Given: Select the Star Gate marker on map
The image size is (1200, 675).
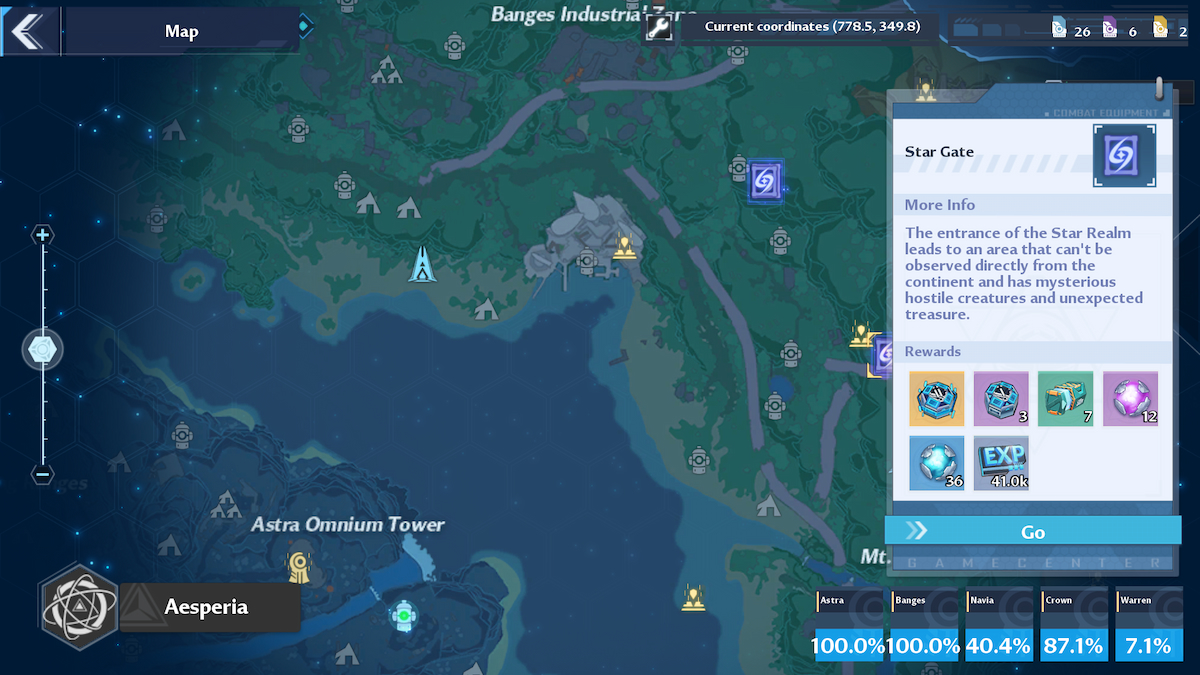Looking at the screenshot, I should 765,181.
